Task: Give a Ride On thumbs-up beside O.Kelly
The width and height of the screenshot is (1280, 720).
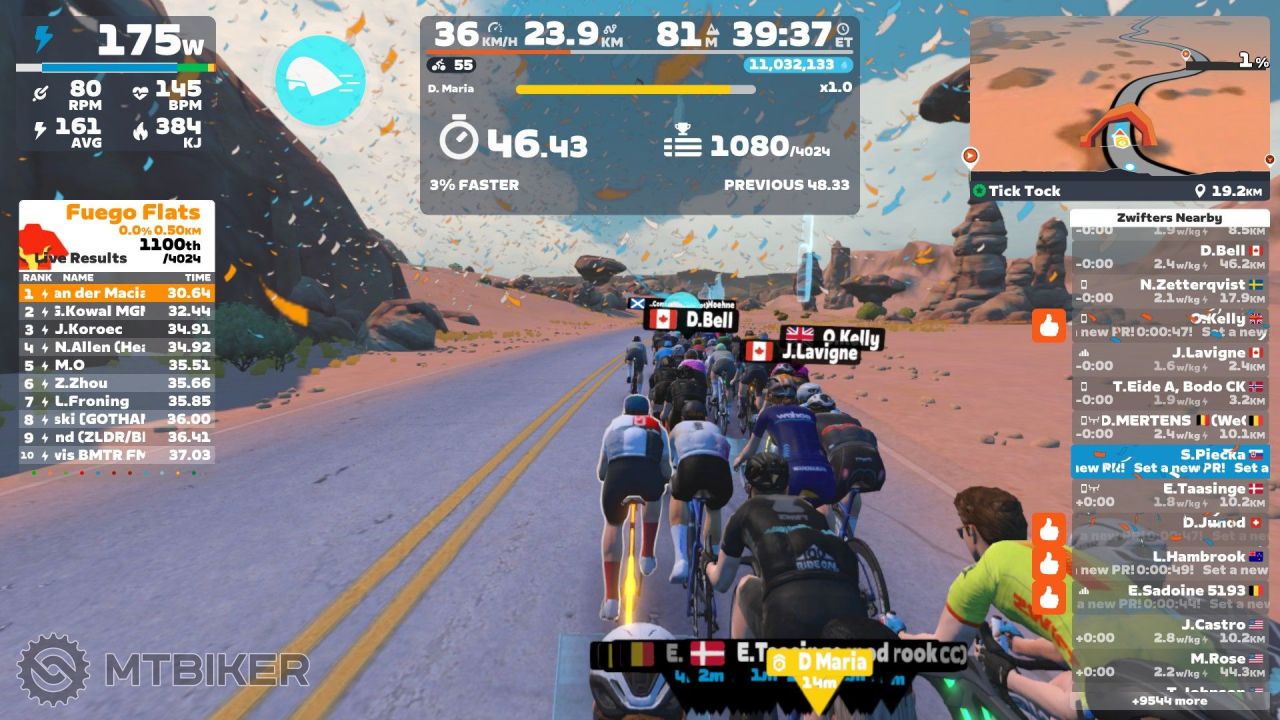Action: coord(1049,326)
